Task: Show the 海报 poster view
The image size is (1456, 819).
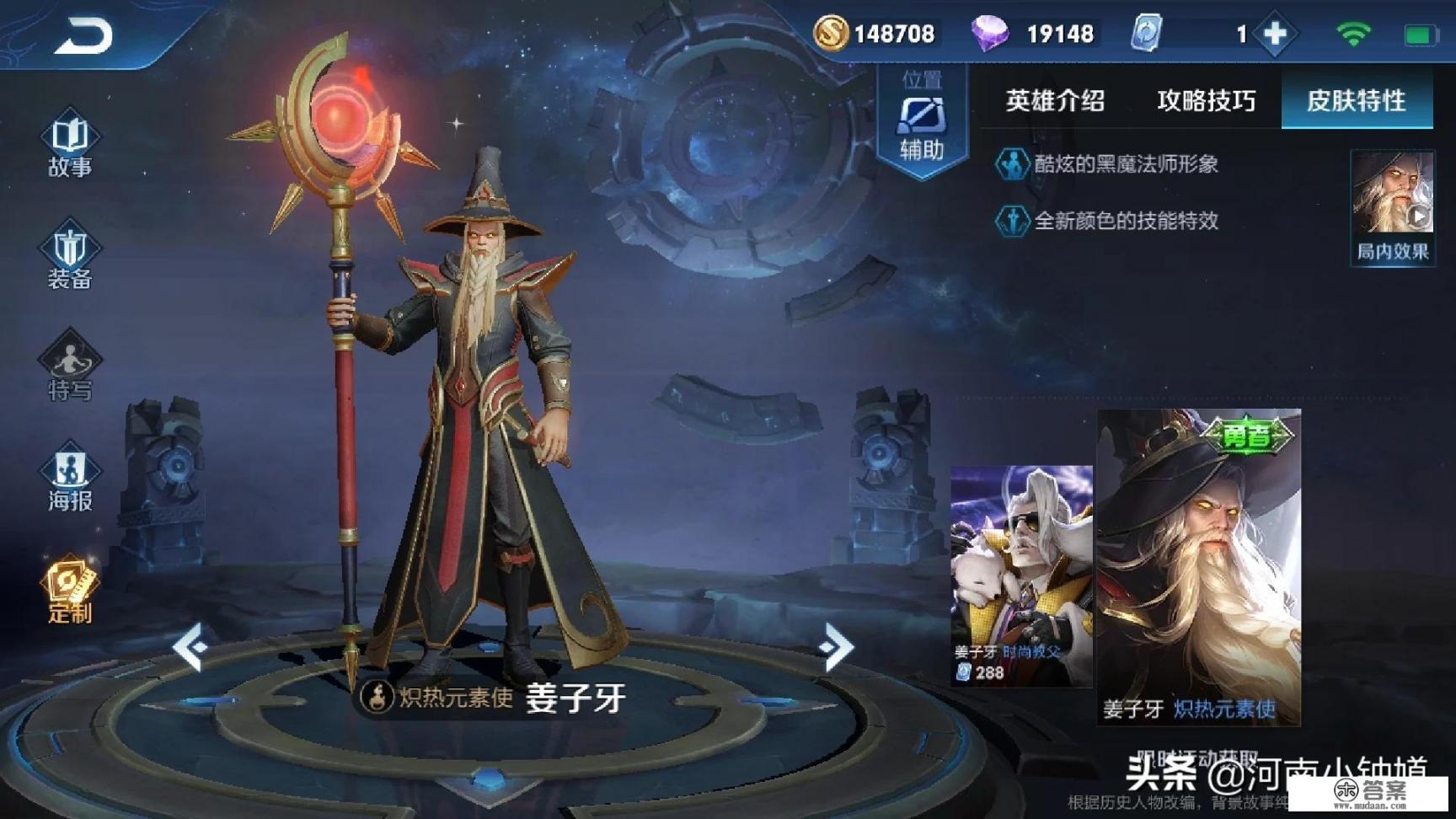Action: [x=70, y=479]
